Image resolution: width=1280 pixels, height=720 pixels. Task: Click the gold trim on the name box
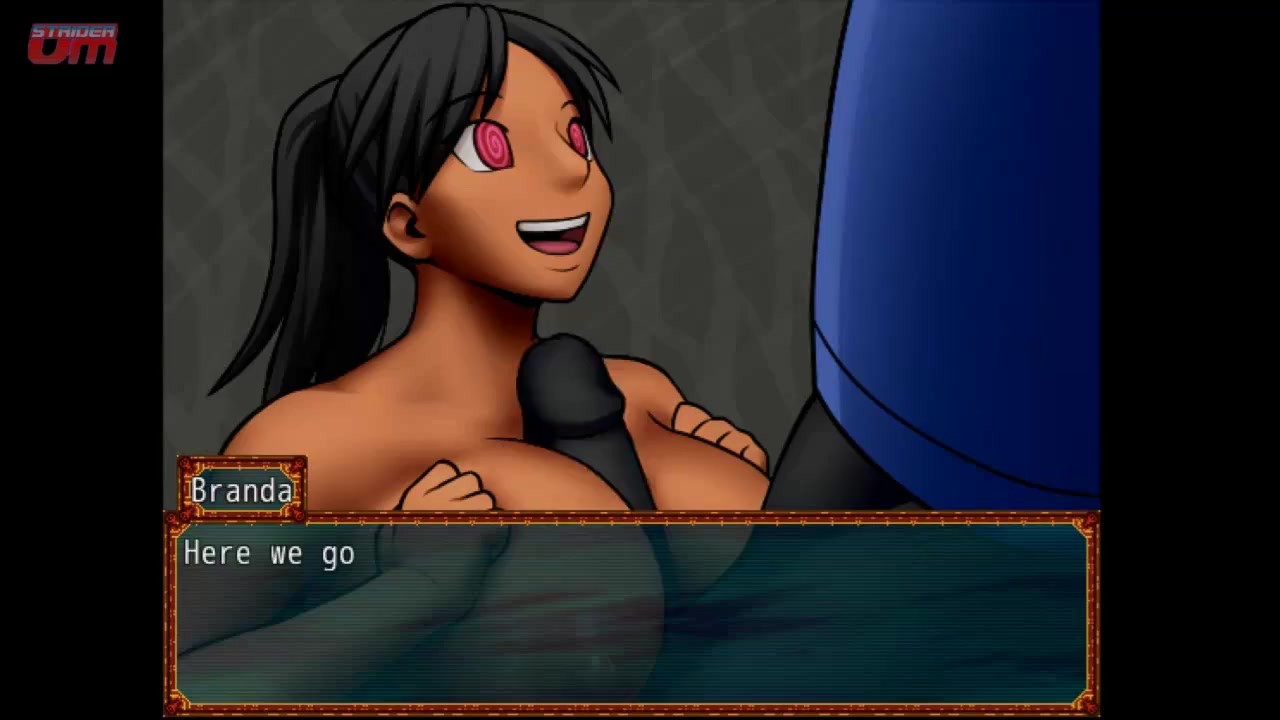click(242, 466)
